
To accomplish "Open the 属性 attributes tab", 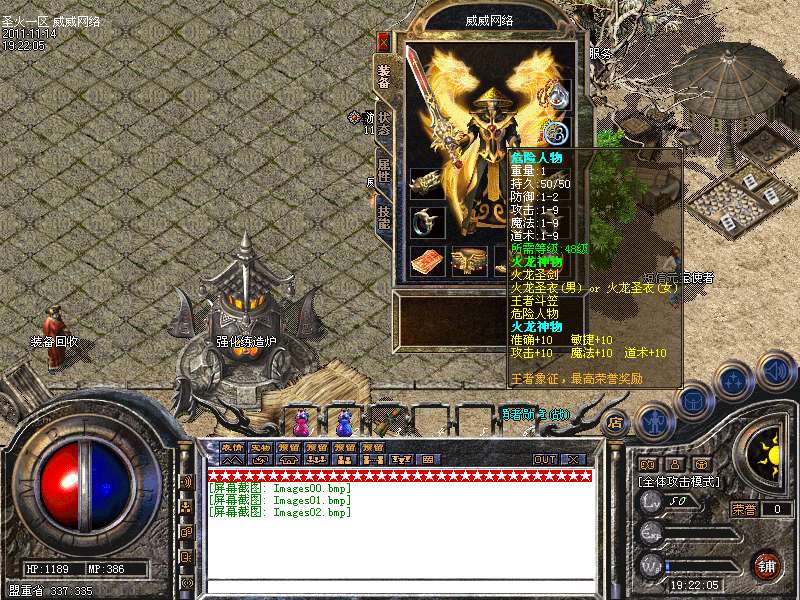I will click(384, 170).
